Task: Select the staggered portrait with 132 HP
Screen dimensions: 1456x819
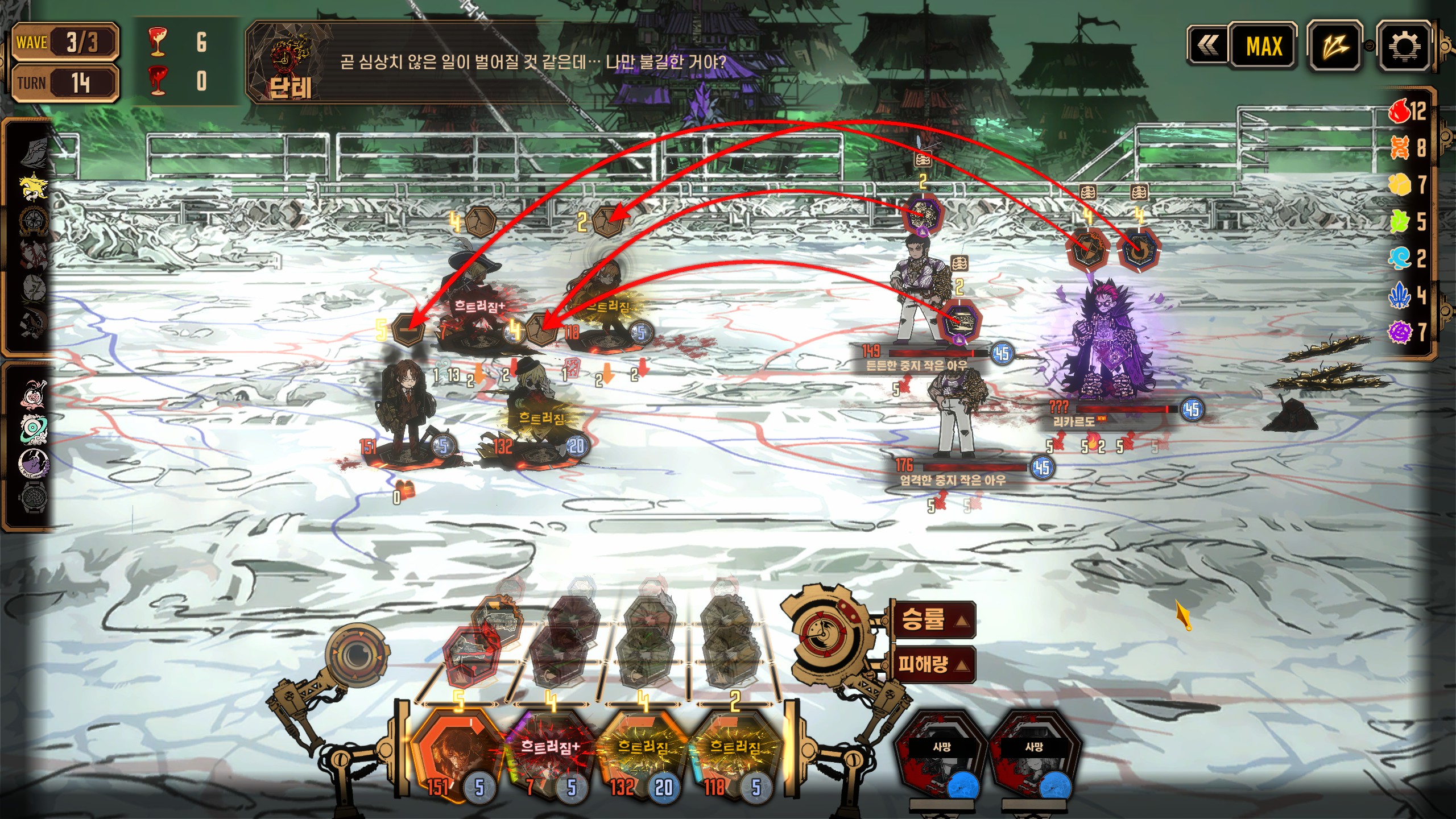Action: click(643, 754)
